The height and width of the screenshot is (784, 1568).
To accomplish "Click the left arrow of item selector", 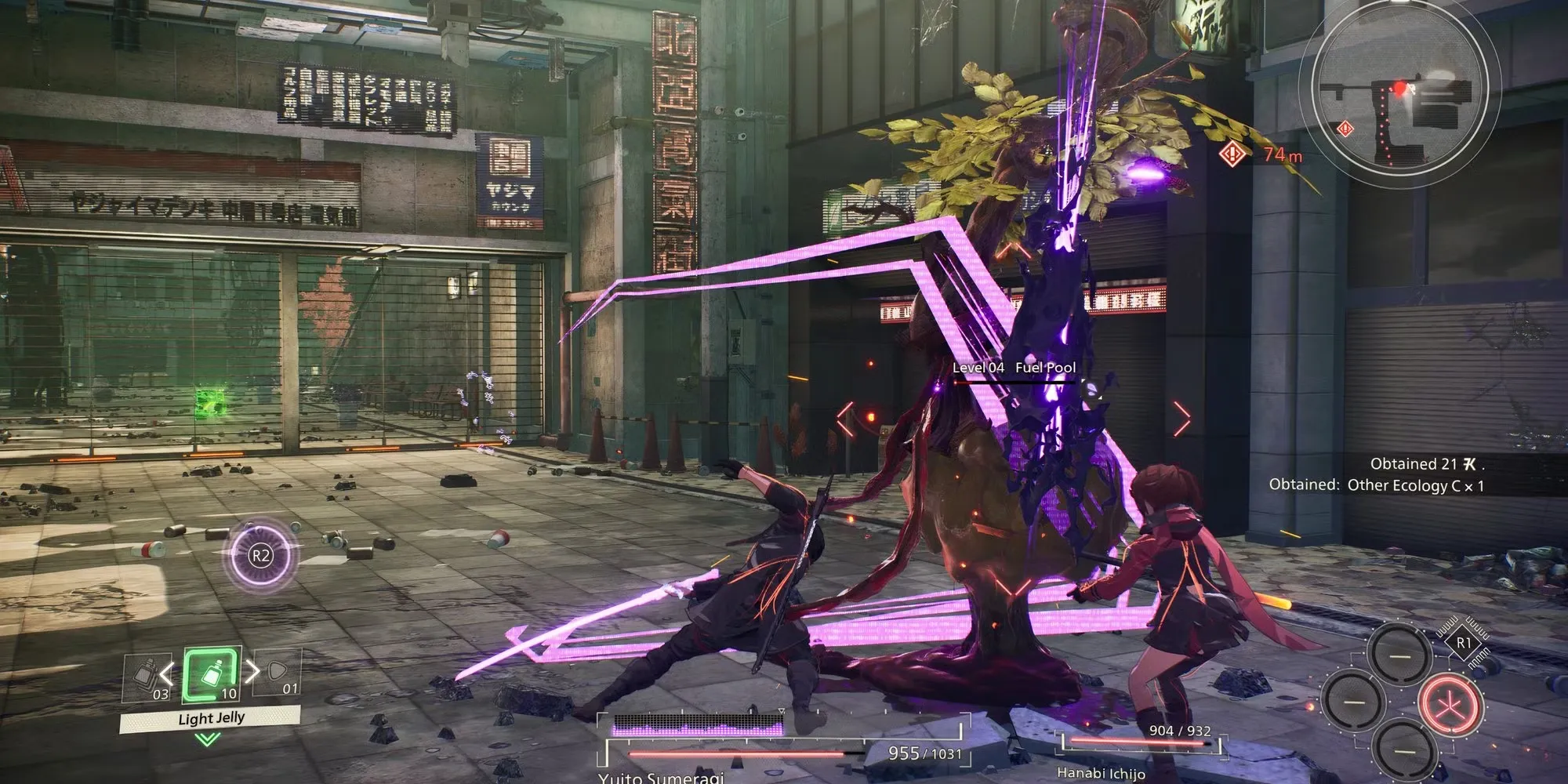I will [x=166, y=672].
